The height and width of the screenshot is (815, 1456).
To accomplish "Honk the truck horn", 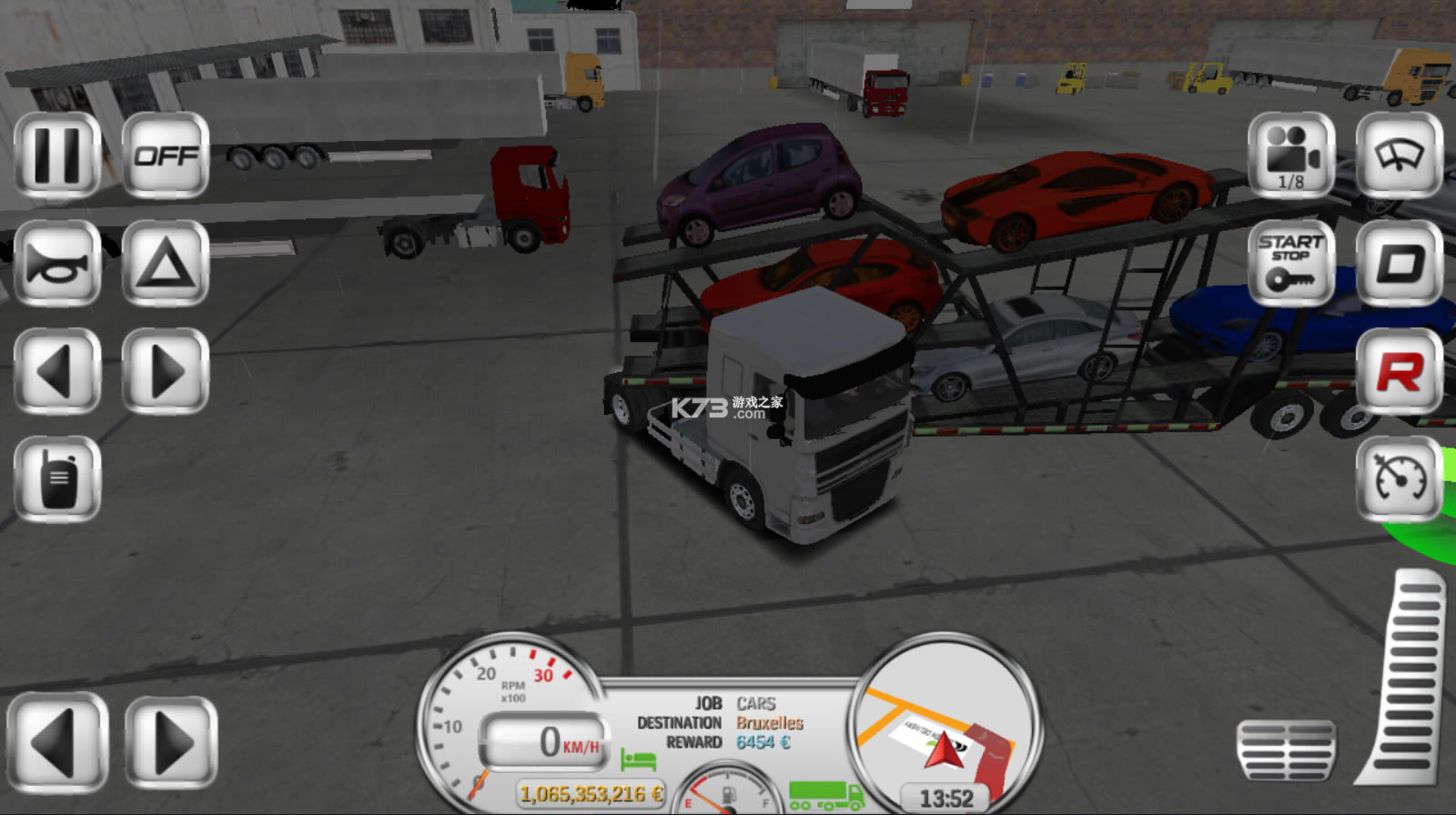I will tap(57, 264).
